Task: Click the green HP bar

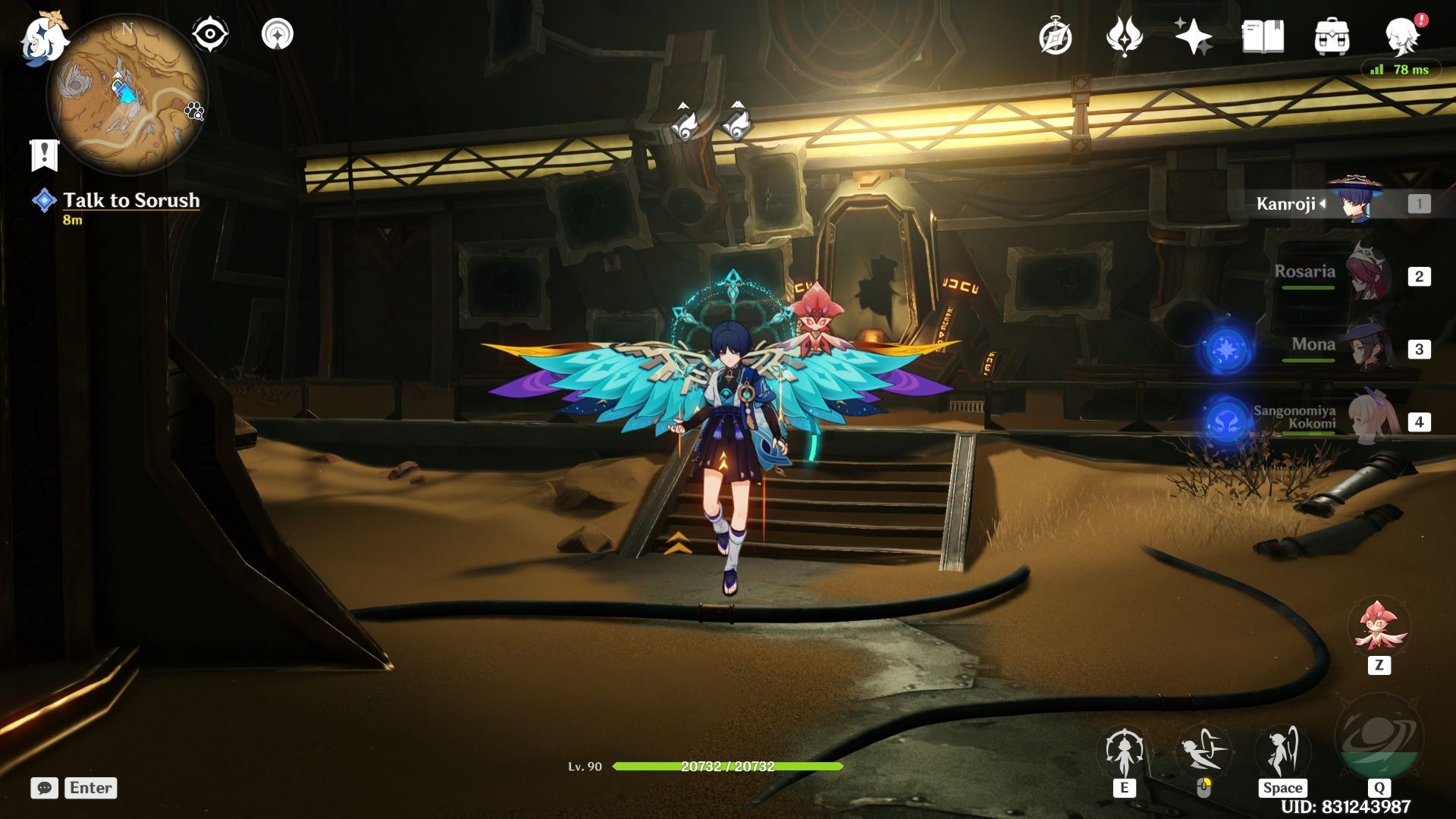Action: pyautogui.click(x=728, y=767)
